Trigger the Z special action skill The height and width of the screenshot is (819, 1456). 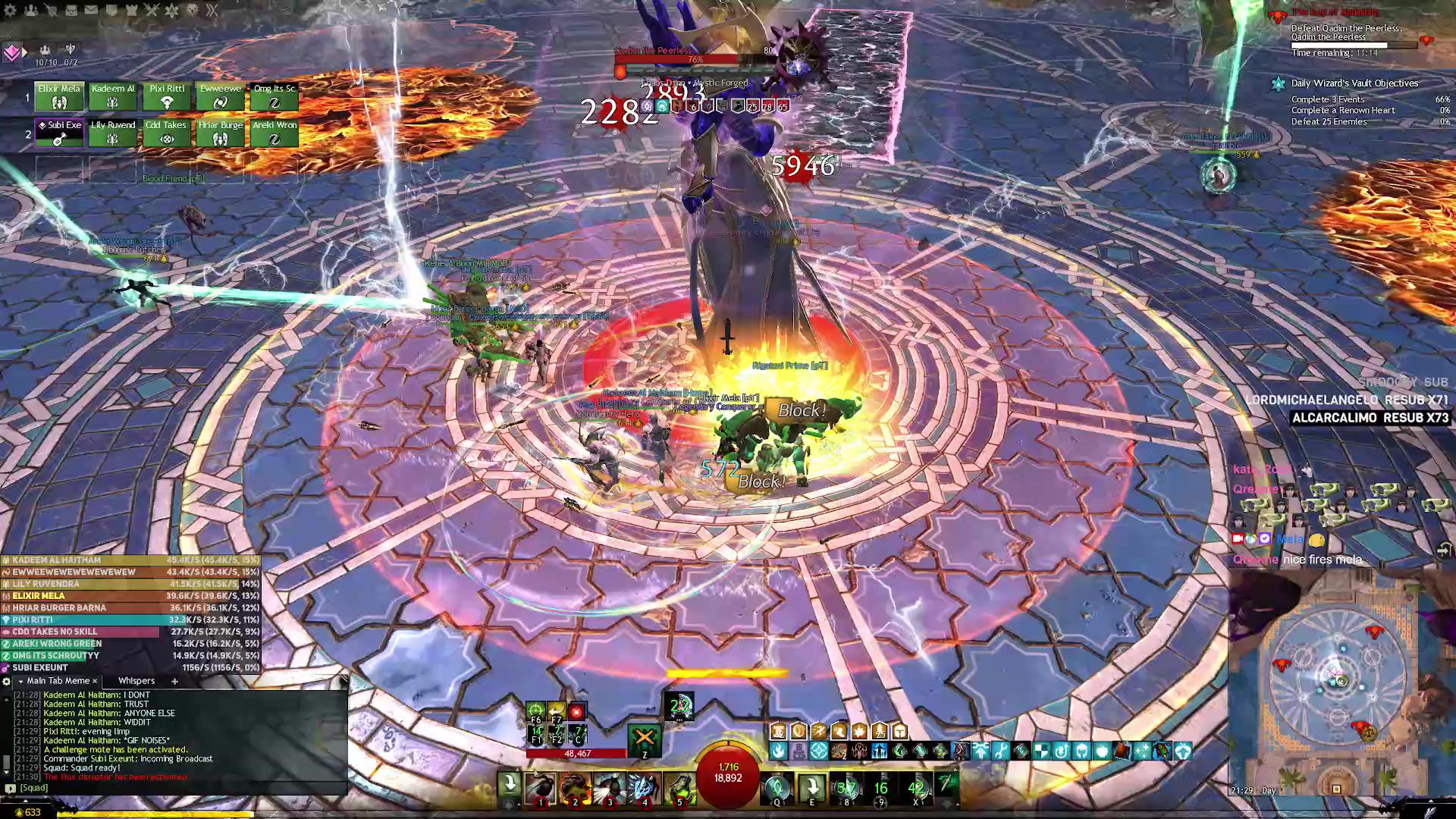(x=644, y=739)
